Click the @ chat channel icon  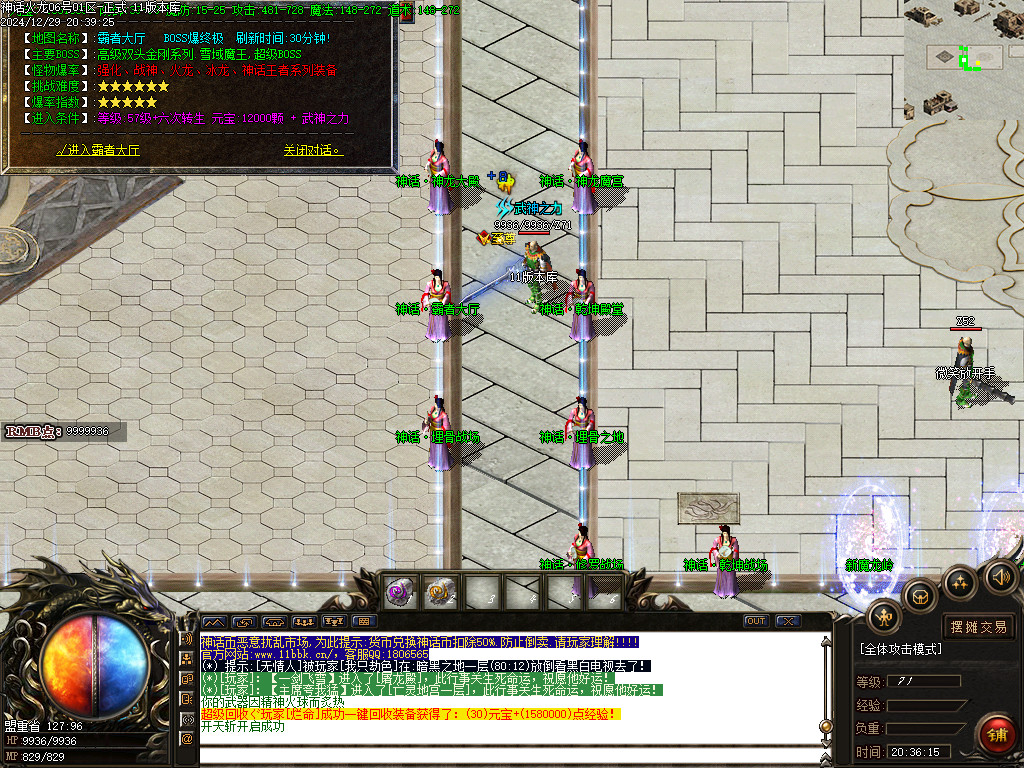click(x=186, y=739)
